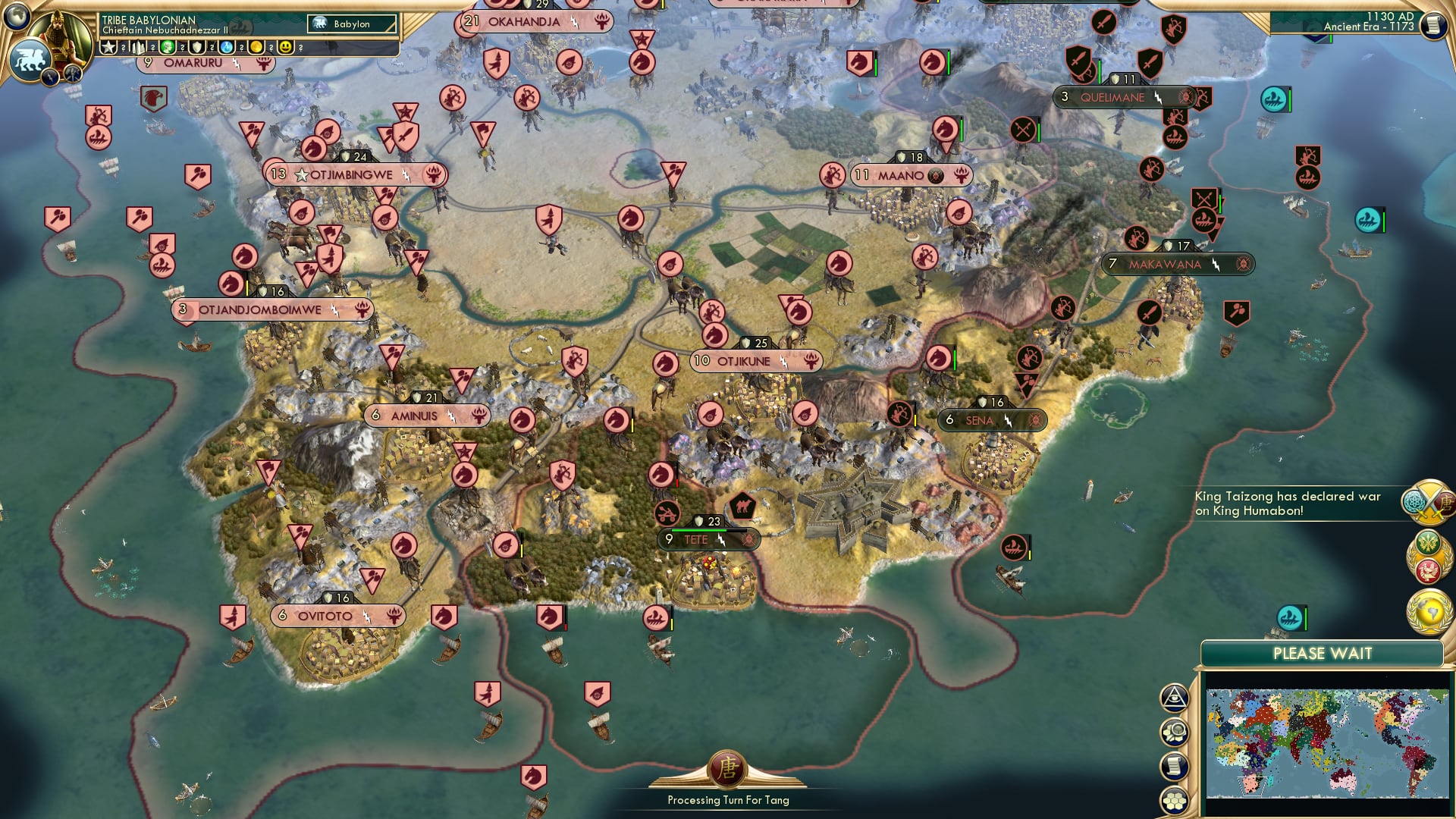Toggle the hex grid honeycomb button beside the minimap

click(x=1174, y=801)
